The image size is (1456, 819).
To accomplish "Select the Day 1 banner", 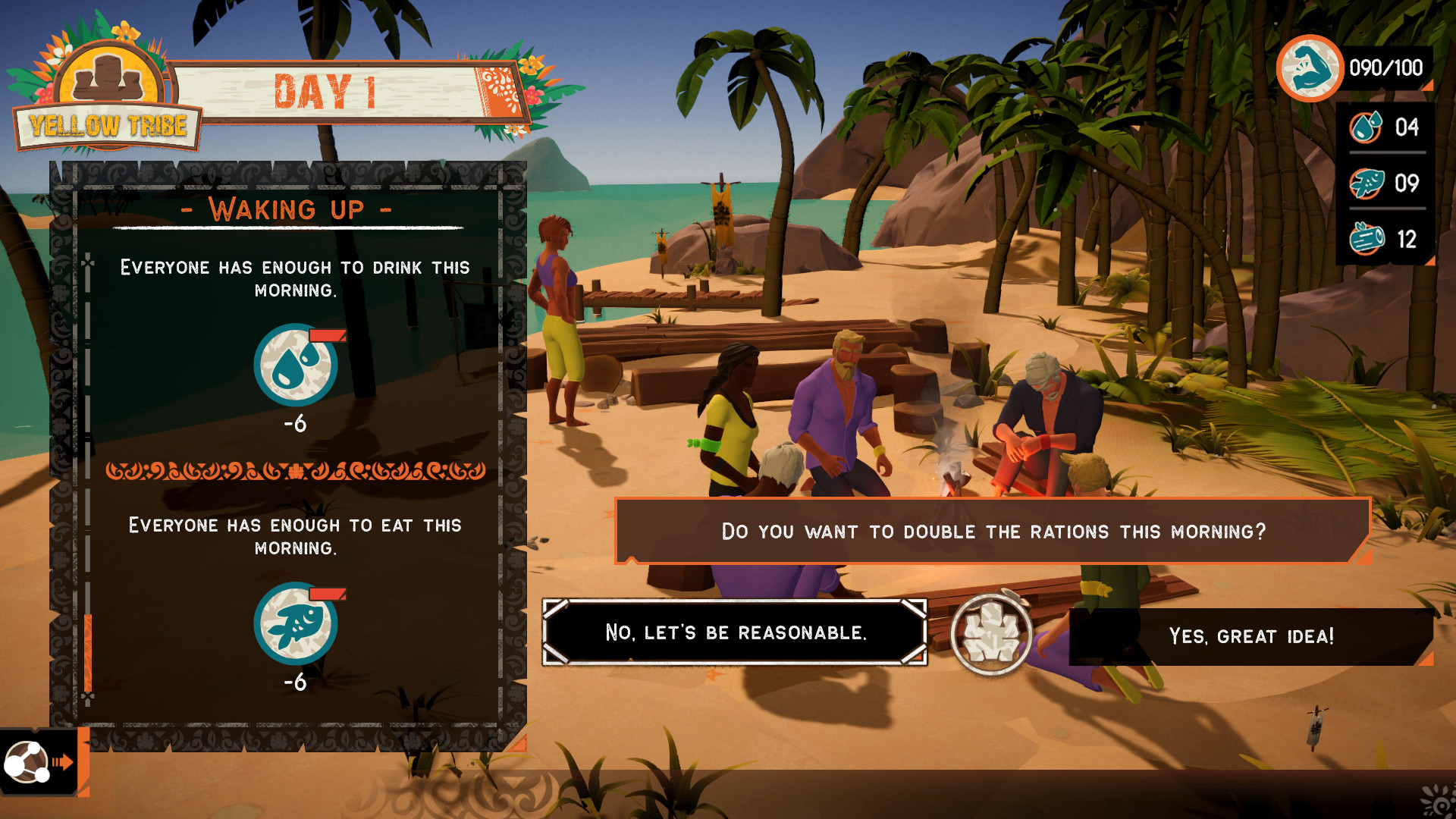I will tap(326, 89).
